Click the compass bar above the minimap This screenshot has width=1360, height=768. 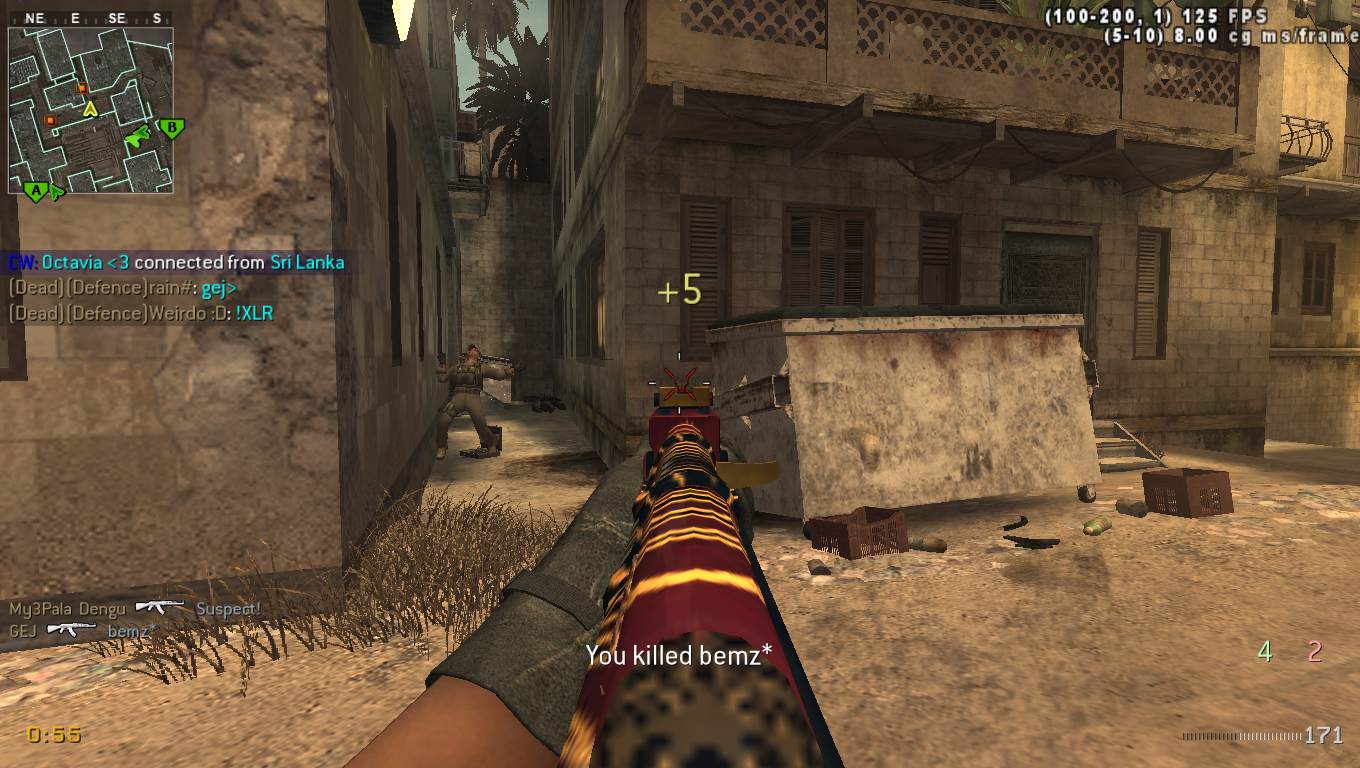pos(90,18)
